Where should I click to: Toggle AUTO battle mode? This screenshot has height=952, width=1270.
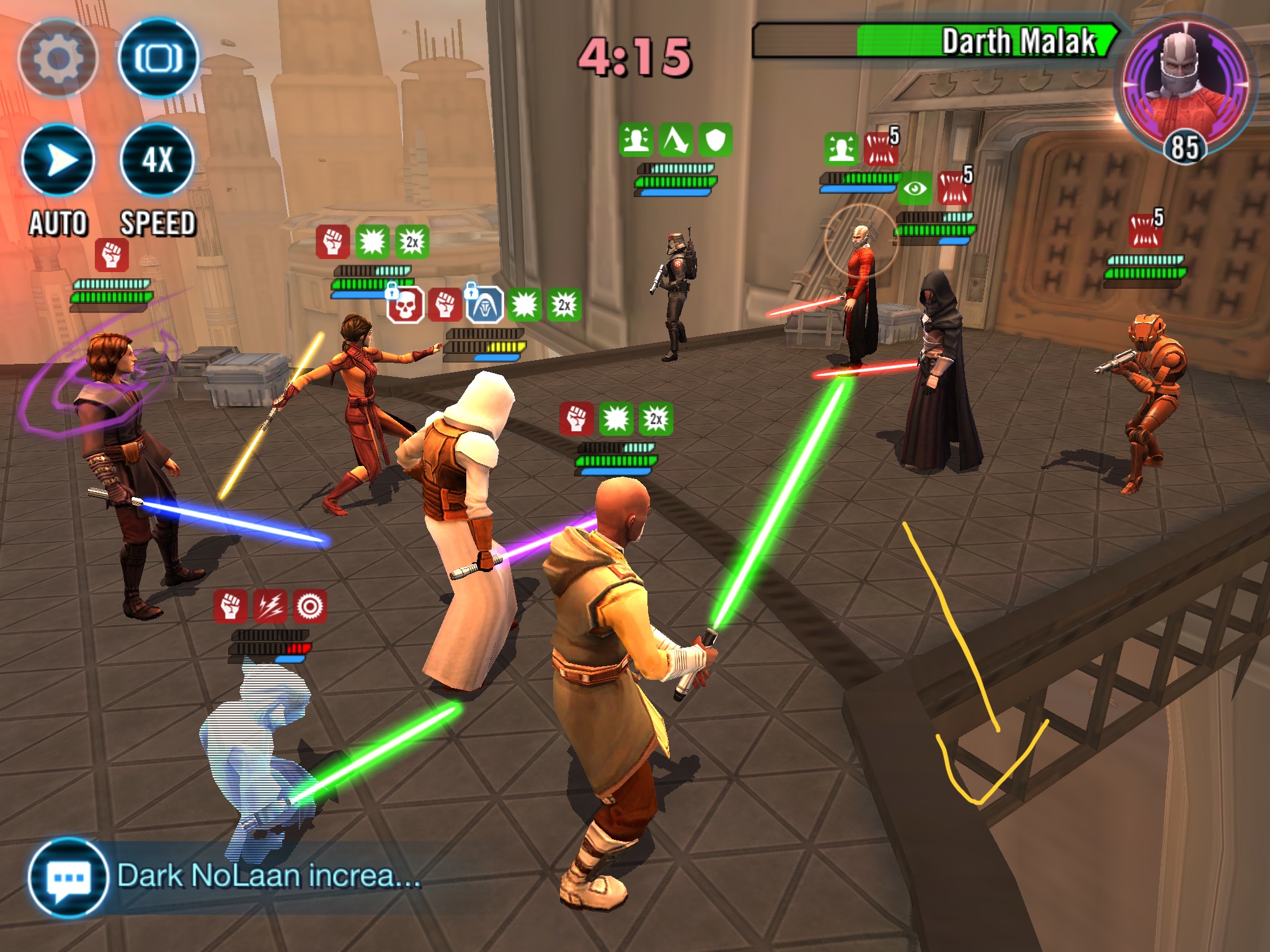click(58, 160)
